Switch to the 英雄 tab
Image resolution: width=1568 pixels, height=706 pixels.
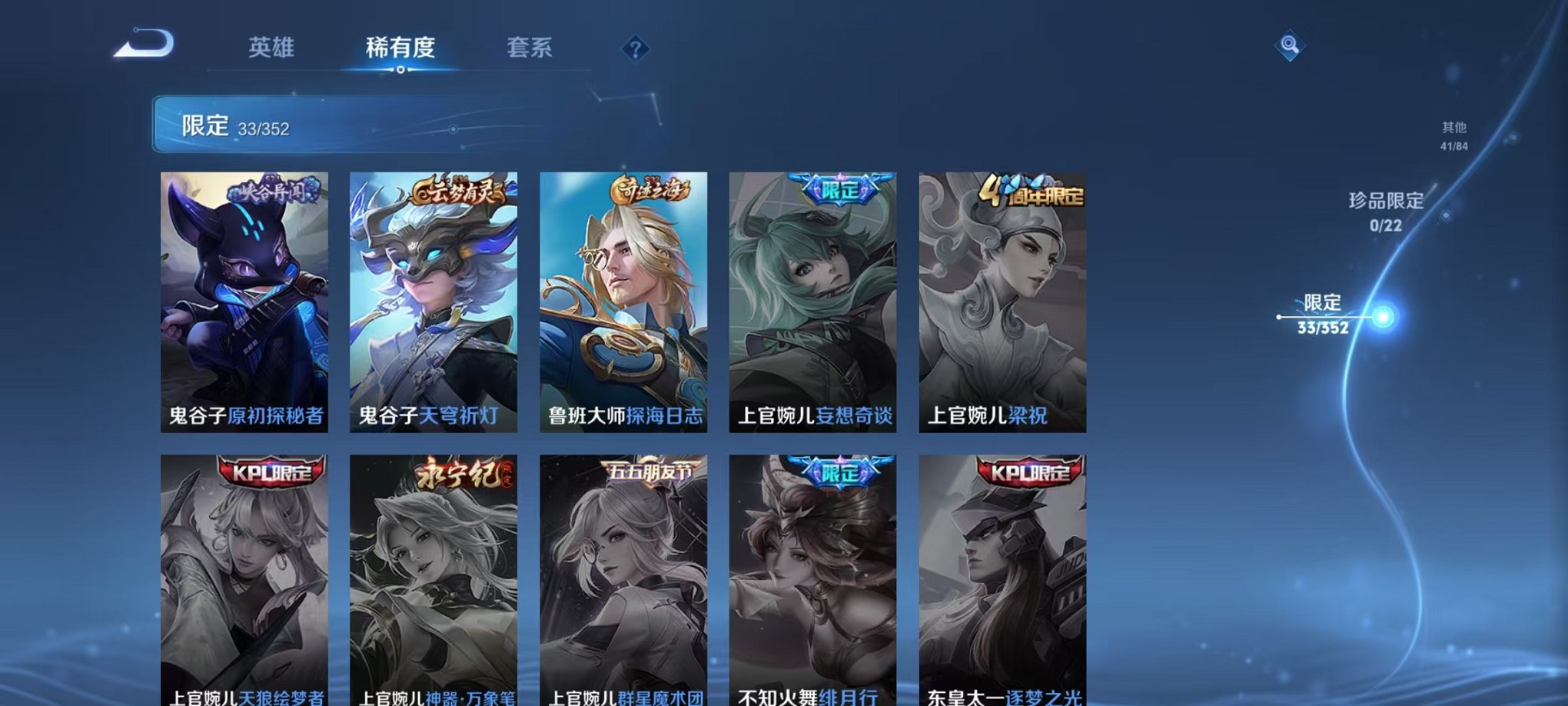[273, 48]
